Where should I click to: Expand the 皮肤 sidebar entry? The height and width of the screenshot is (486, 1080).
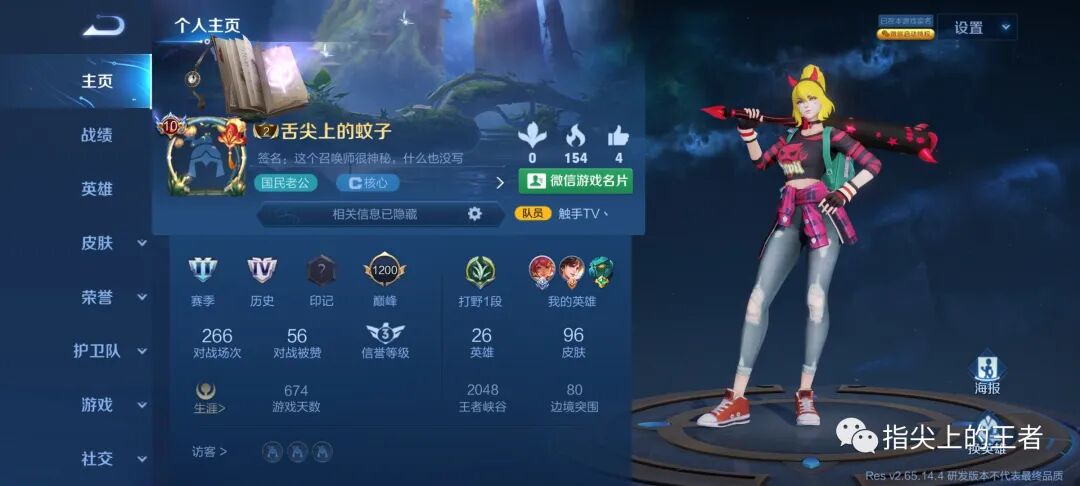coord(110,243)
